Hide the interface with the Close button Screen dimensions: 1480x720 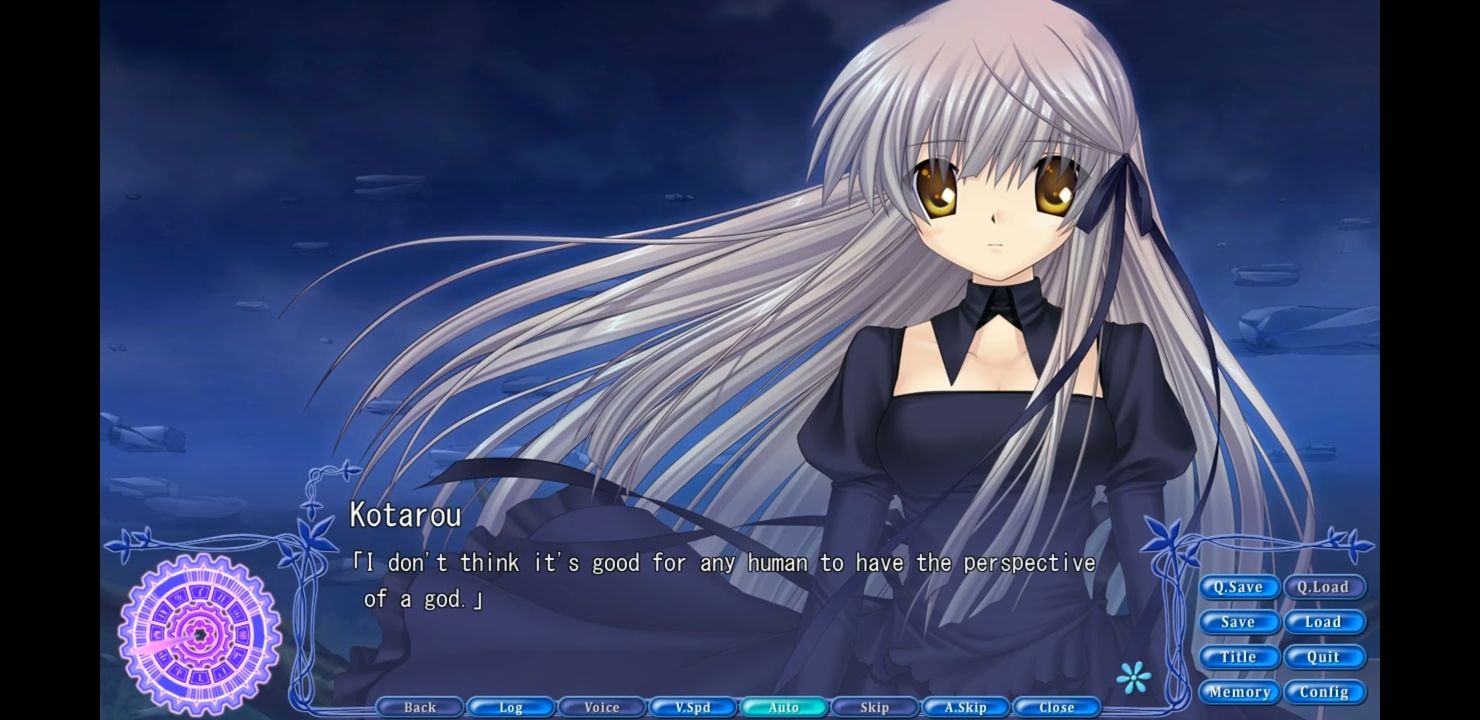pyautogui.click(x=1056, y=707)
